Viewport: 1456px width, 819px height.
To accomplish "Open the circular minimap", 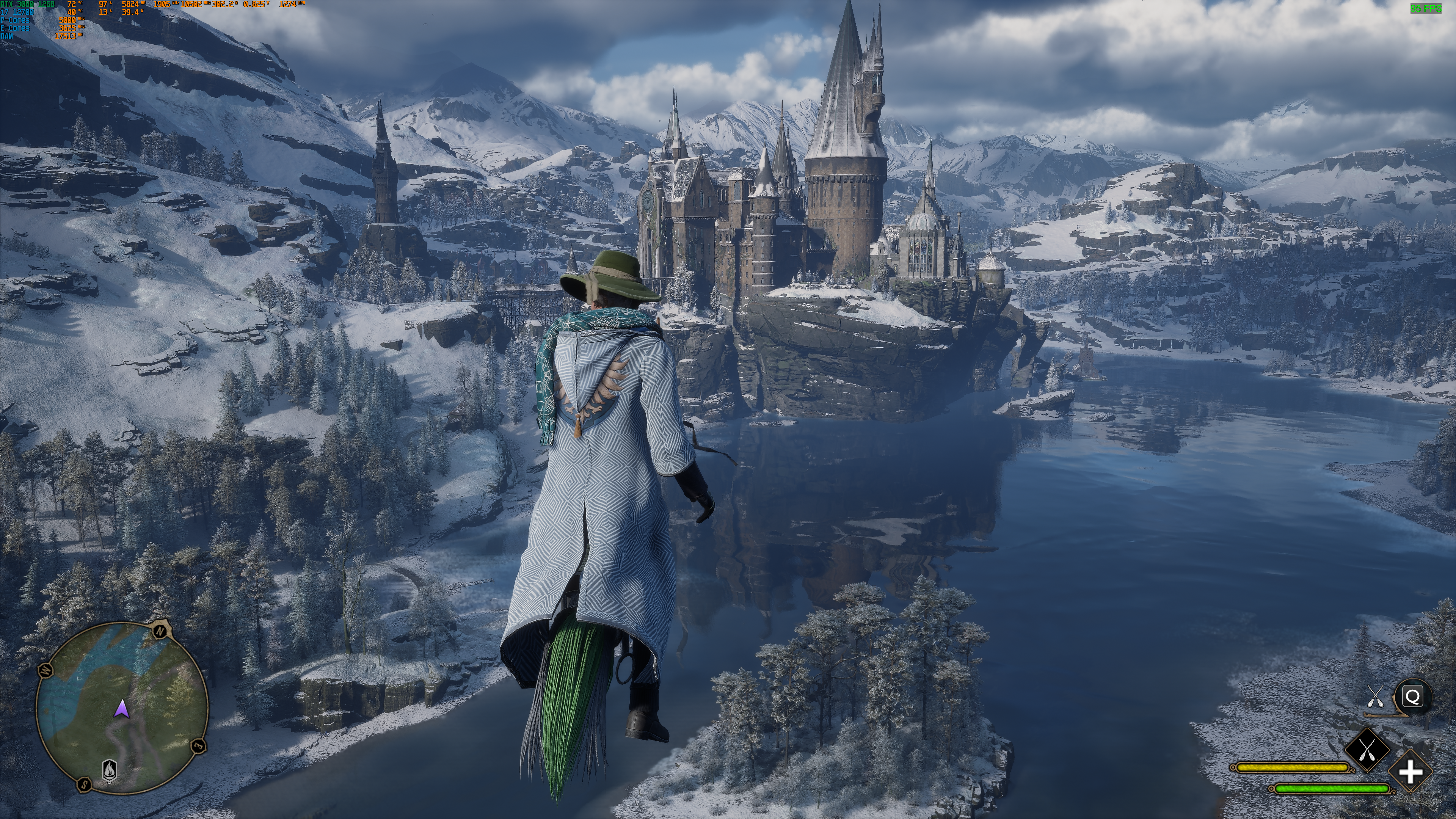I will point(121,706).
